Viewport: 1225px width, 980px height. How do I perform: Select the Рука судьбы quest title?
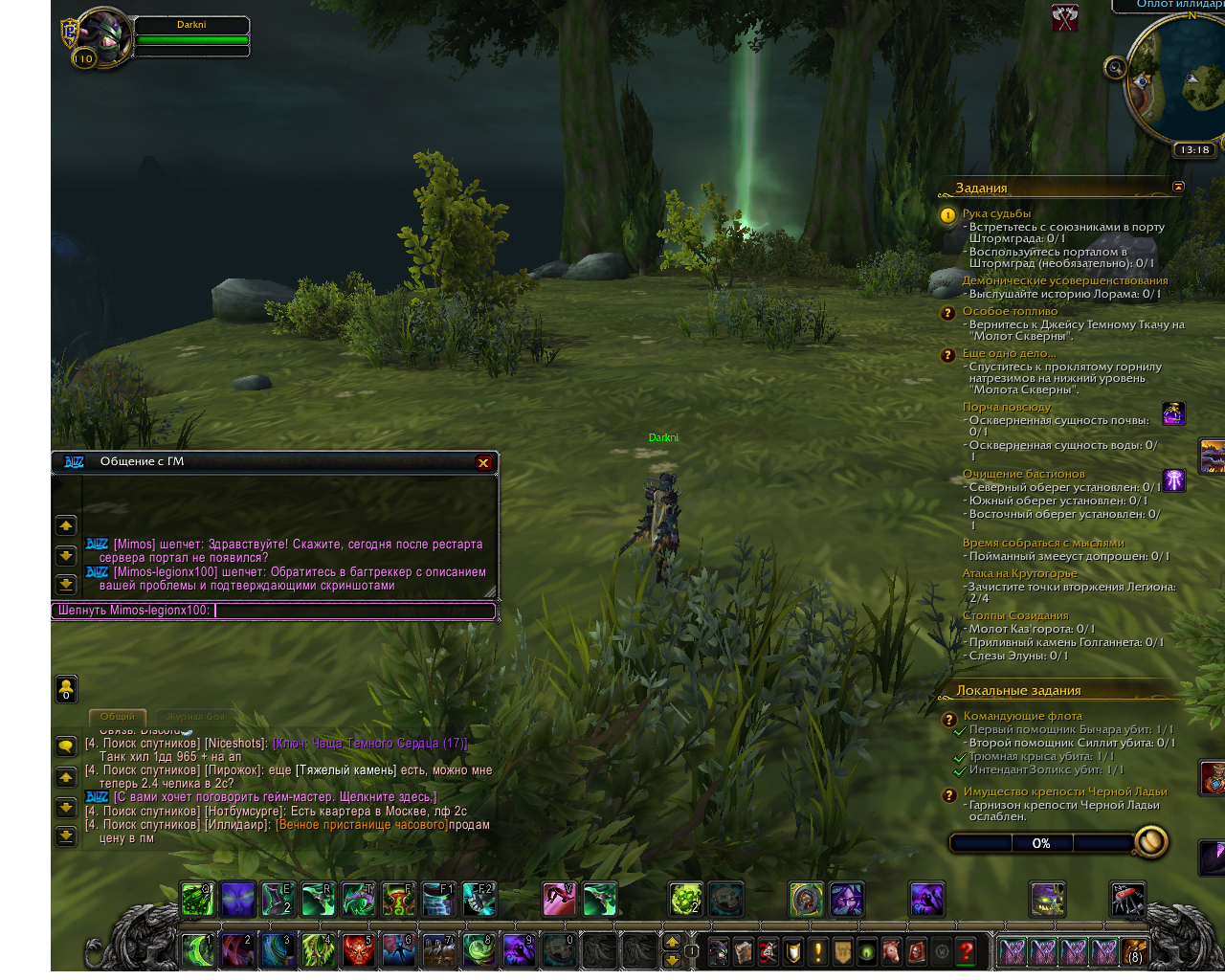pyautogui.click(x=996, y=213)
